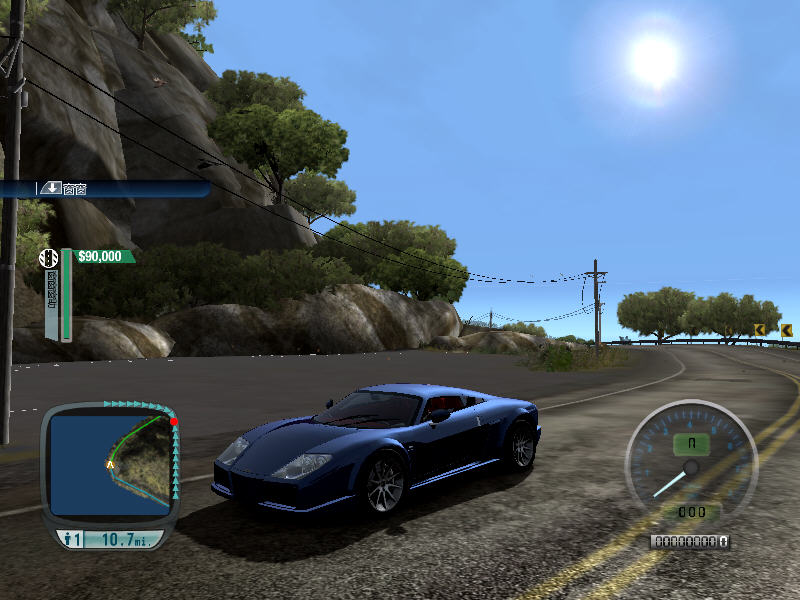Click the orange player arrow on minimap
Viewport: 800px width, 600px height.
point(109,466)
